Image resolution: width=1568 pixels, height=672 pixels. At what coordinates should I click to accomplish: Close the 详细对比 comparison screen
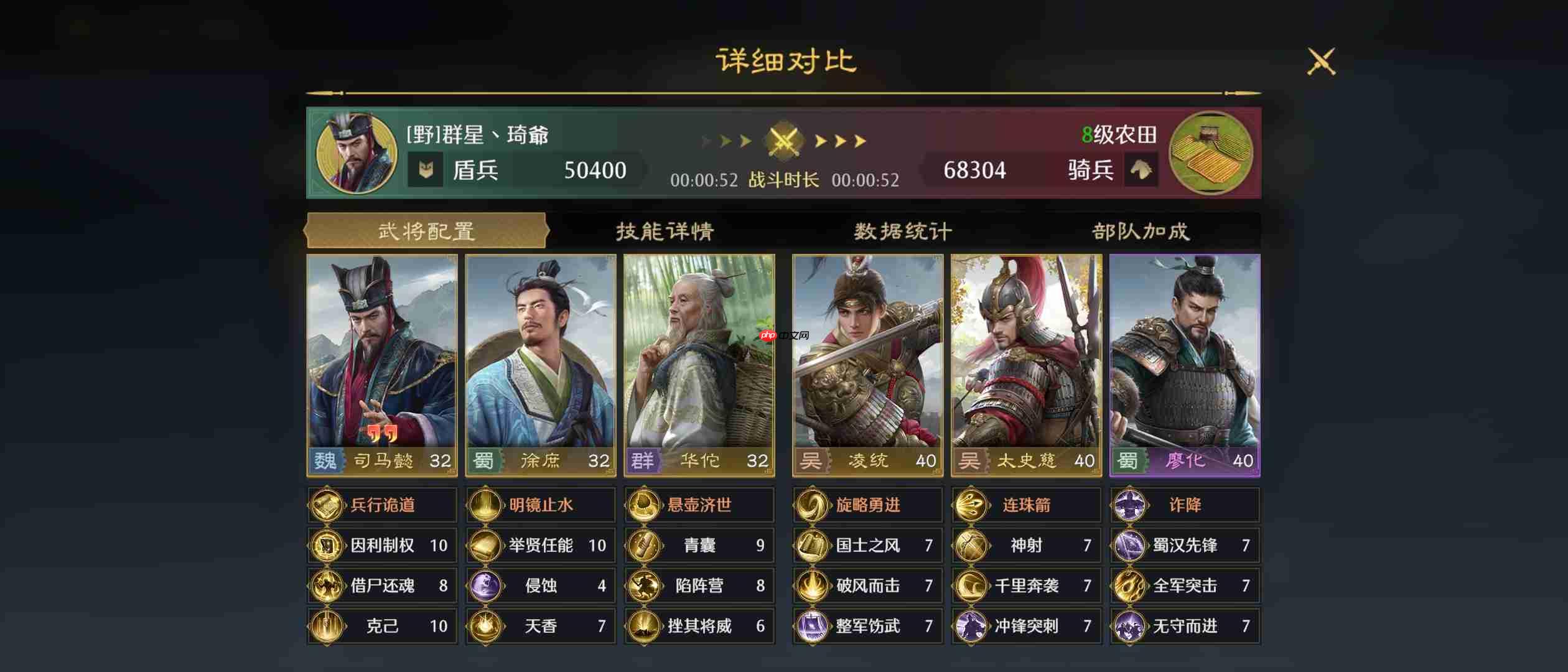(1322, 62)
